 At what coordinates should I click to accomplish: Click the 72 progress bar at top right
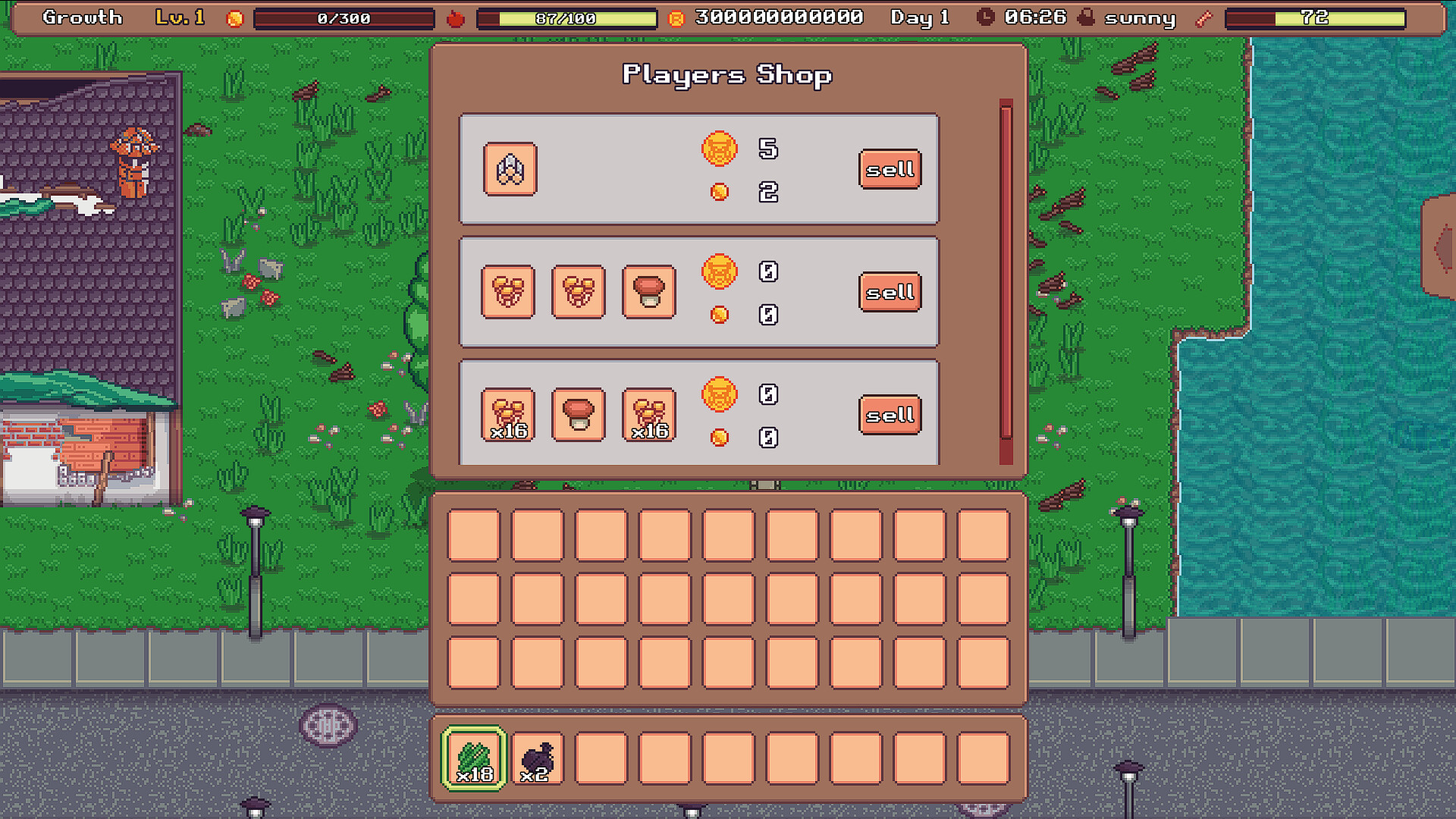pos(1314,17)
